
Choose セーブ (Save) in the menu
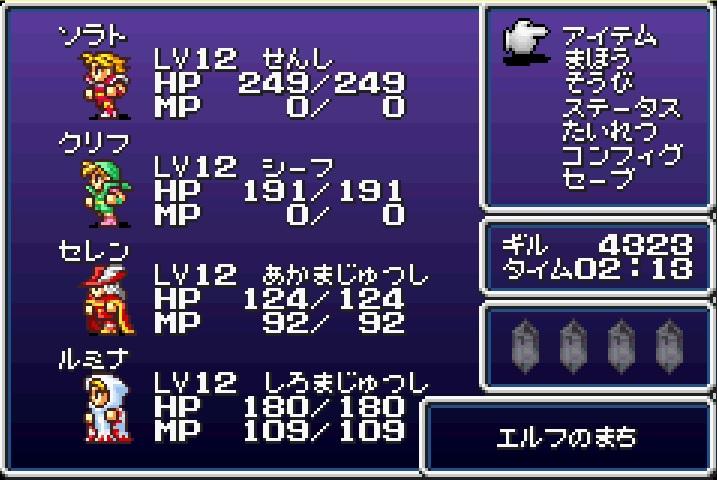[597, 179]
